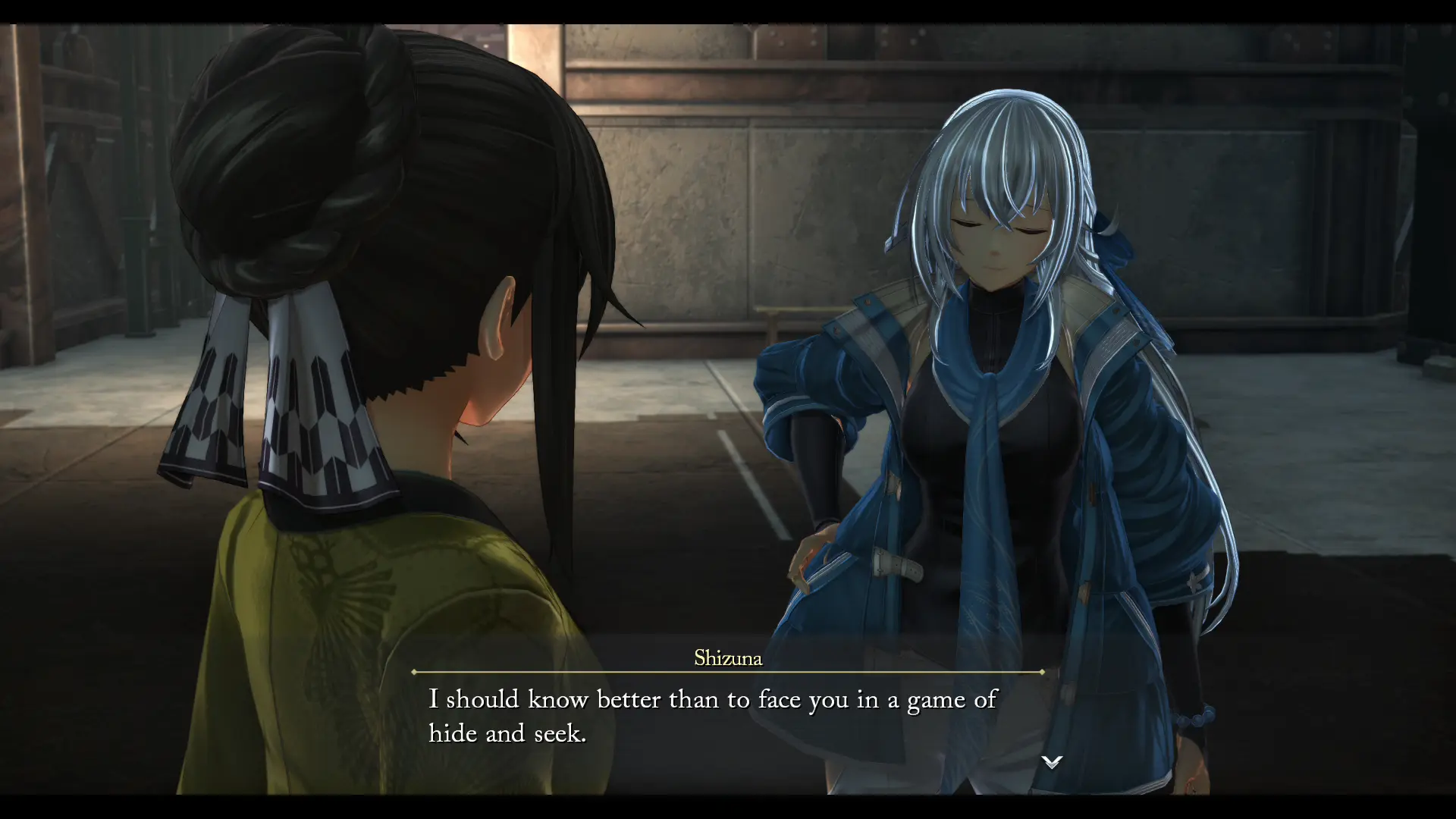Image resolution: width=1456 pixels, height=819 pixels.
Task: Select the name label above the dialogue text
Action: pyautogui.click(x=728, y=659)
